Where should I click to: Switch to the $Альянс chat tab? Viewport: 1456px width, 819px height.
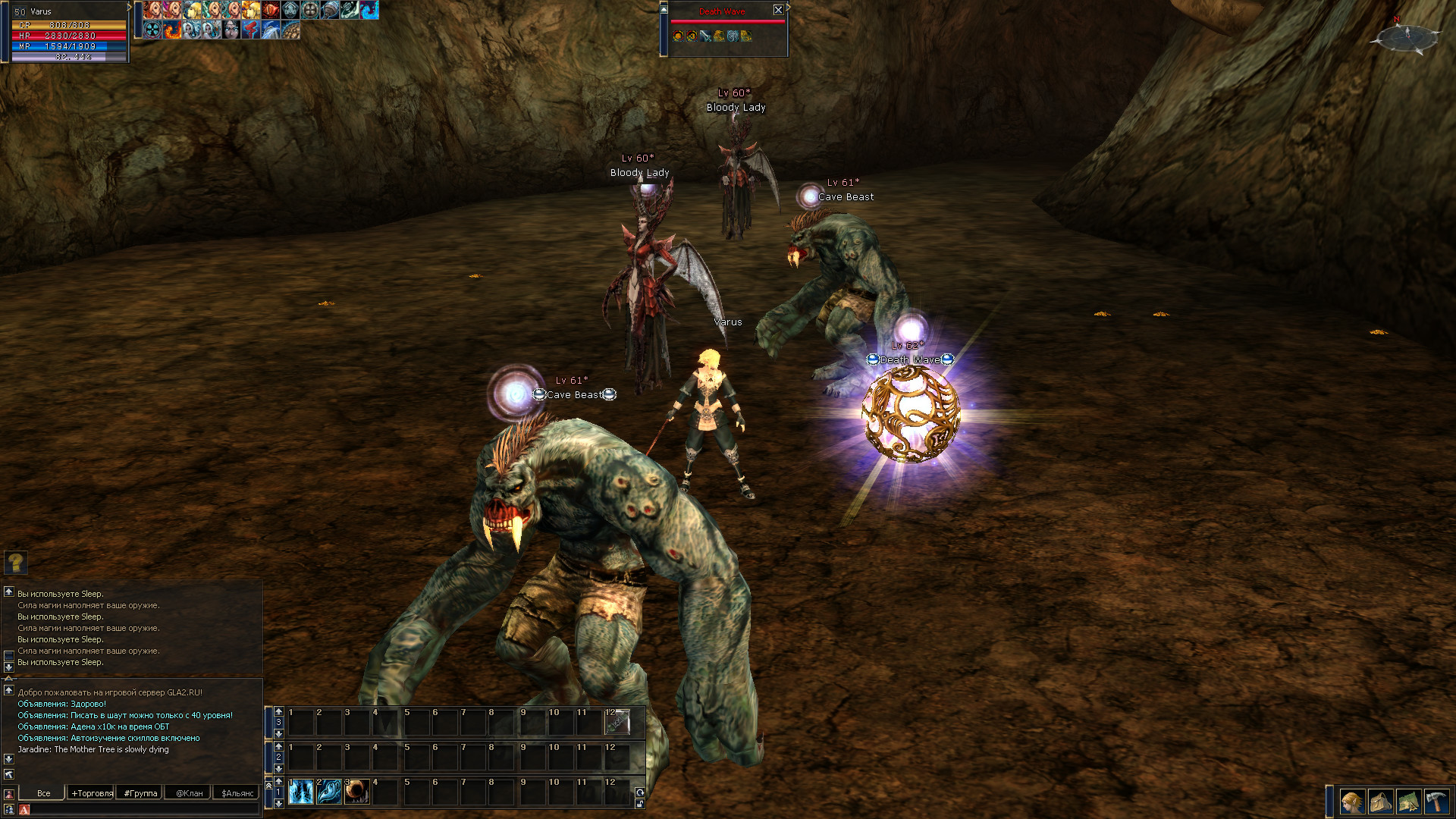[237, 793]
